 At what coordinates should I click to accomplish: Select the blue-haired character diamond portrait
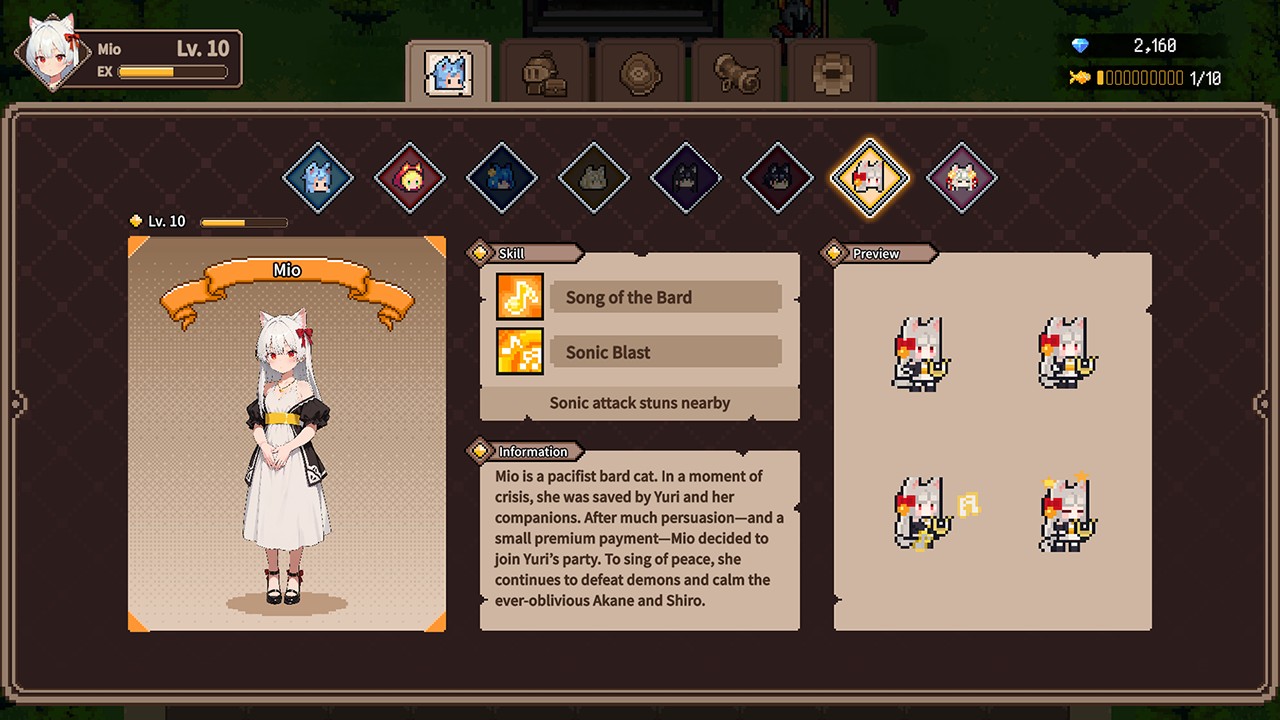[x=318, y=178]
